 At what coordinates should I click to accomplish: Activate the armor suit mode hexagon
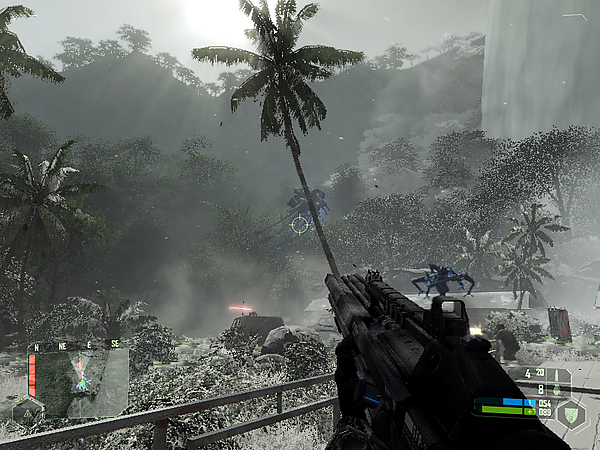pos(572,412)
